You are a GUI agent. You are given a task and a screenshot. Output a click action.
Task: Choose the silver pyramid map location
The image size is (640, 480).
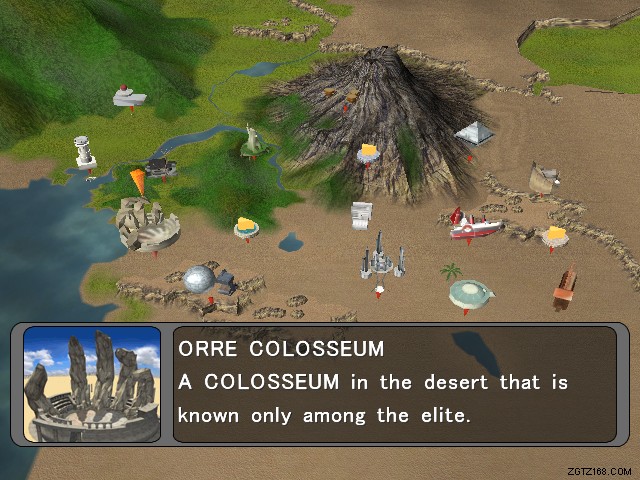coord(474,133)
